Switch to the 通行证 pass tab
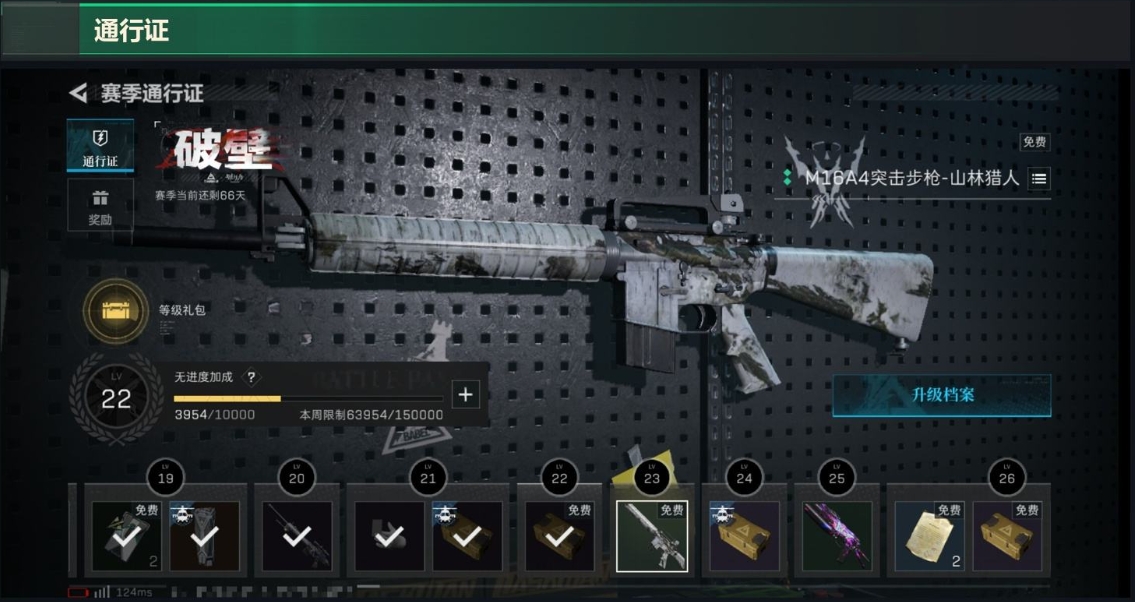 100,146
